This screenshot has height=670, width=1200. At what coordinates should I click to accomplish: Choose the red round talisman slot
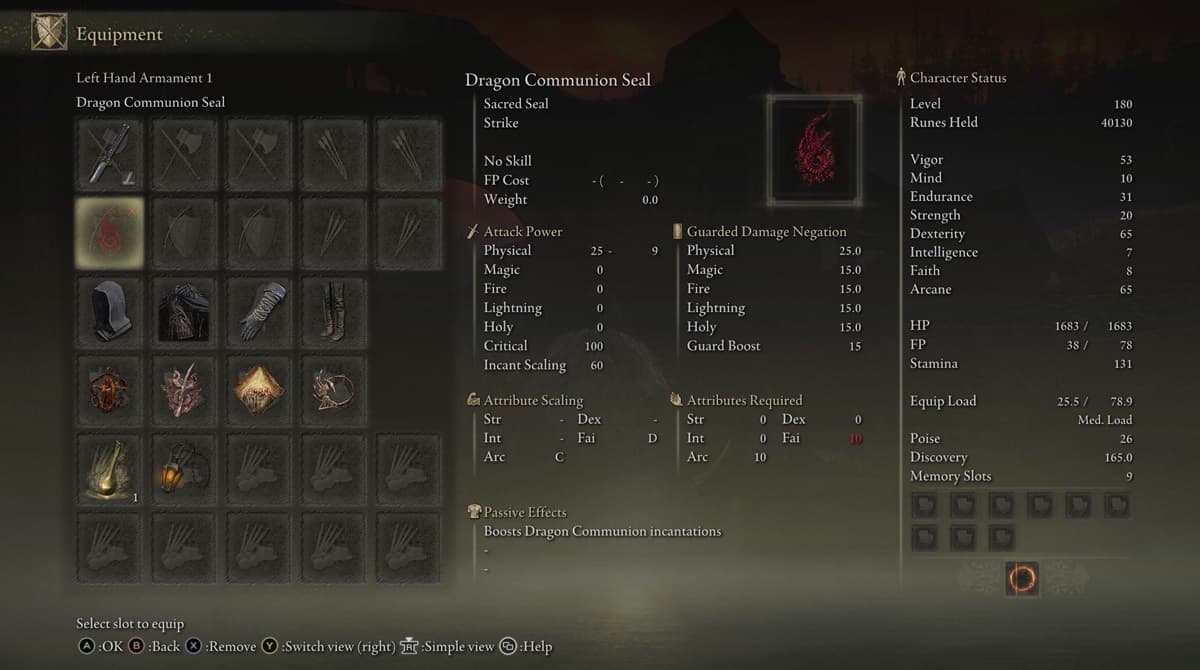point(108,389)
